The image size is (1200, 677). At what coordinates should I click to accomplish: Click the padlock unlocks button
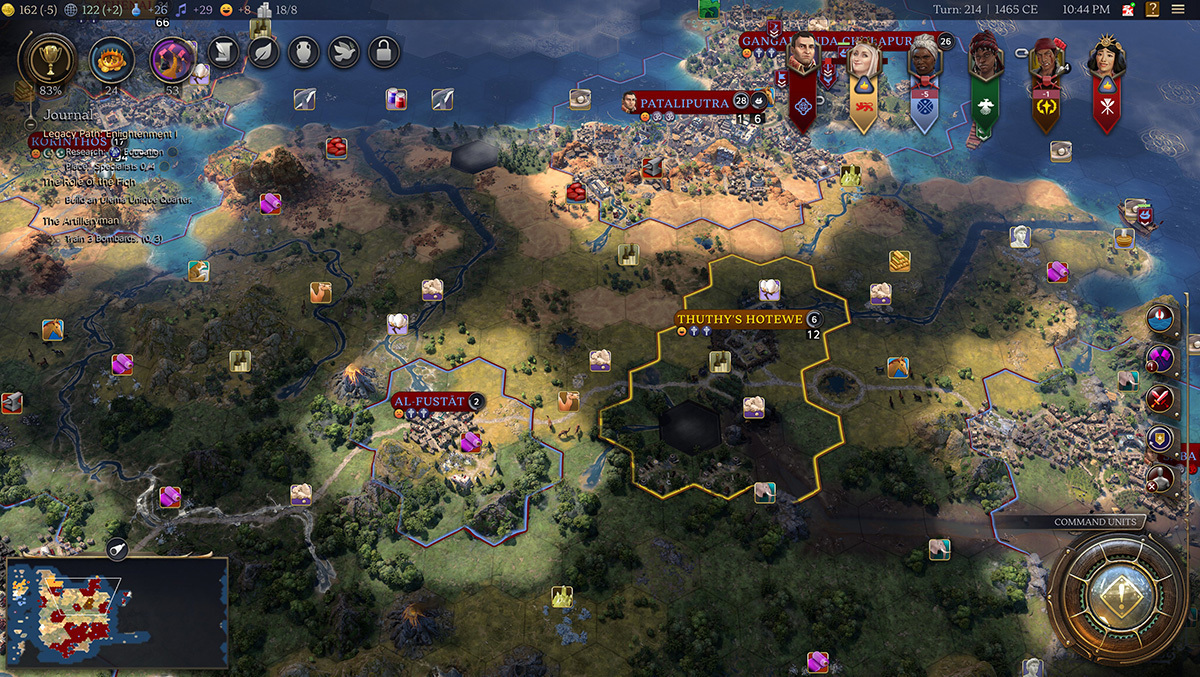point(383,52)
